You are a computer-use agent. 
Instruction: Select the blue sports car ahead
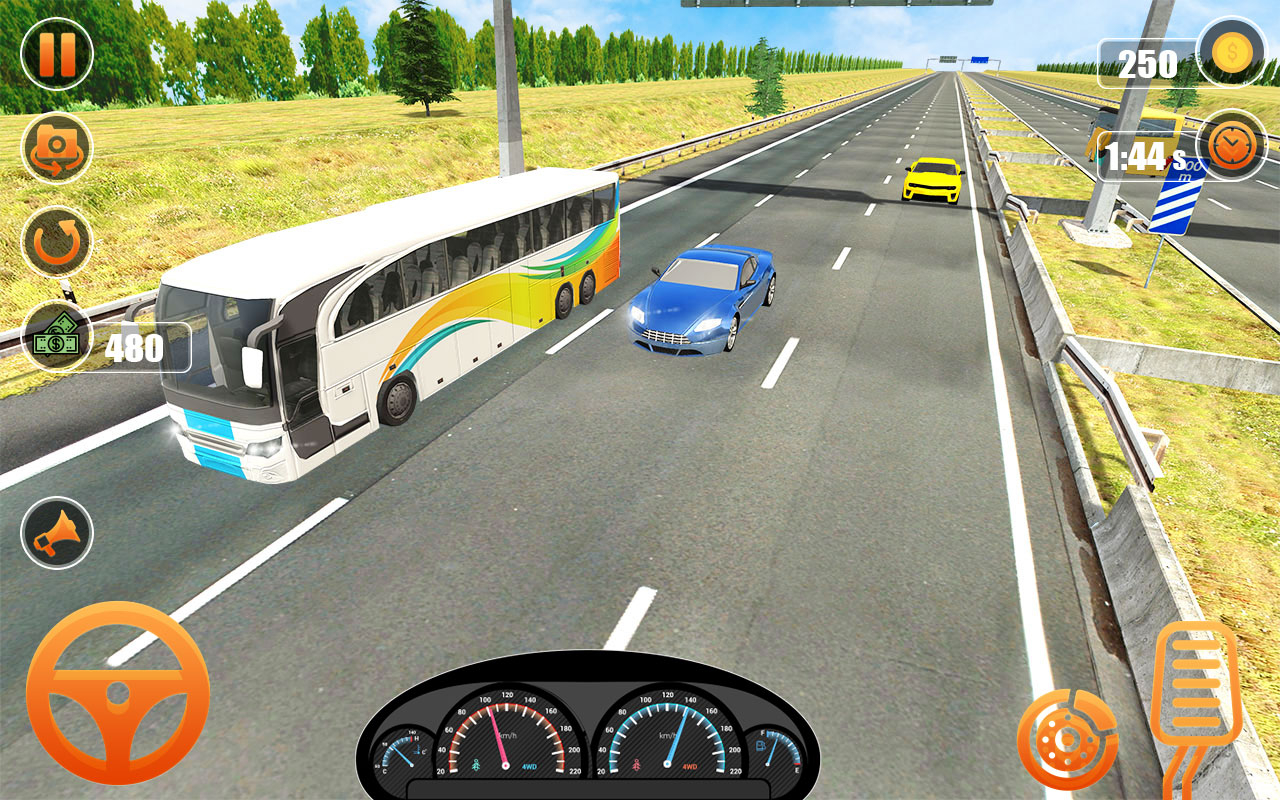(700, 300)
